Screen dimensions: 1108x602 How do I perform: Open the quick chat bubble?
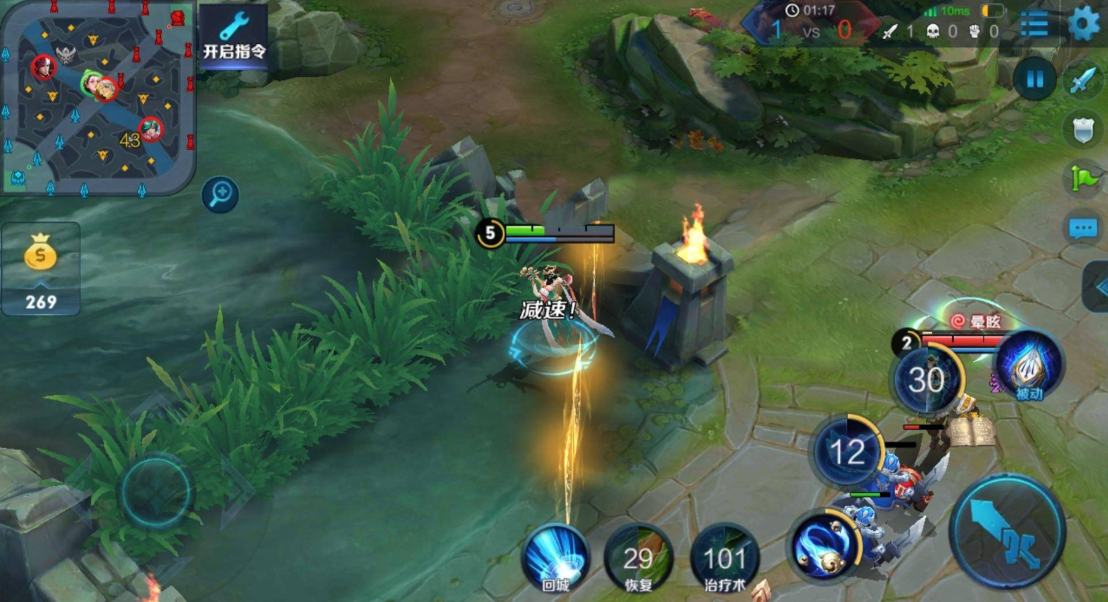(1082, 228)
